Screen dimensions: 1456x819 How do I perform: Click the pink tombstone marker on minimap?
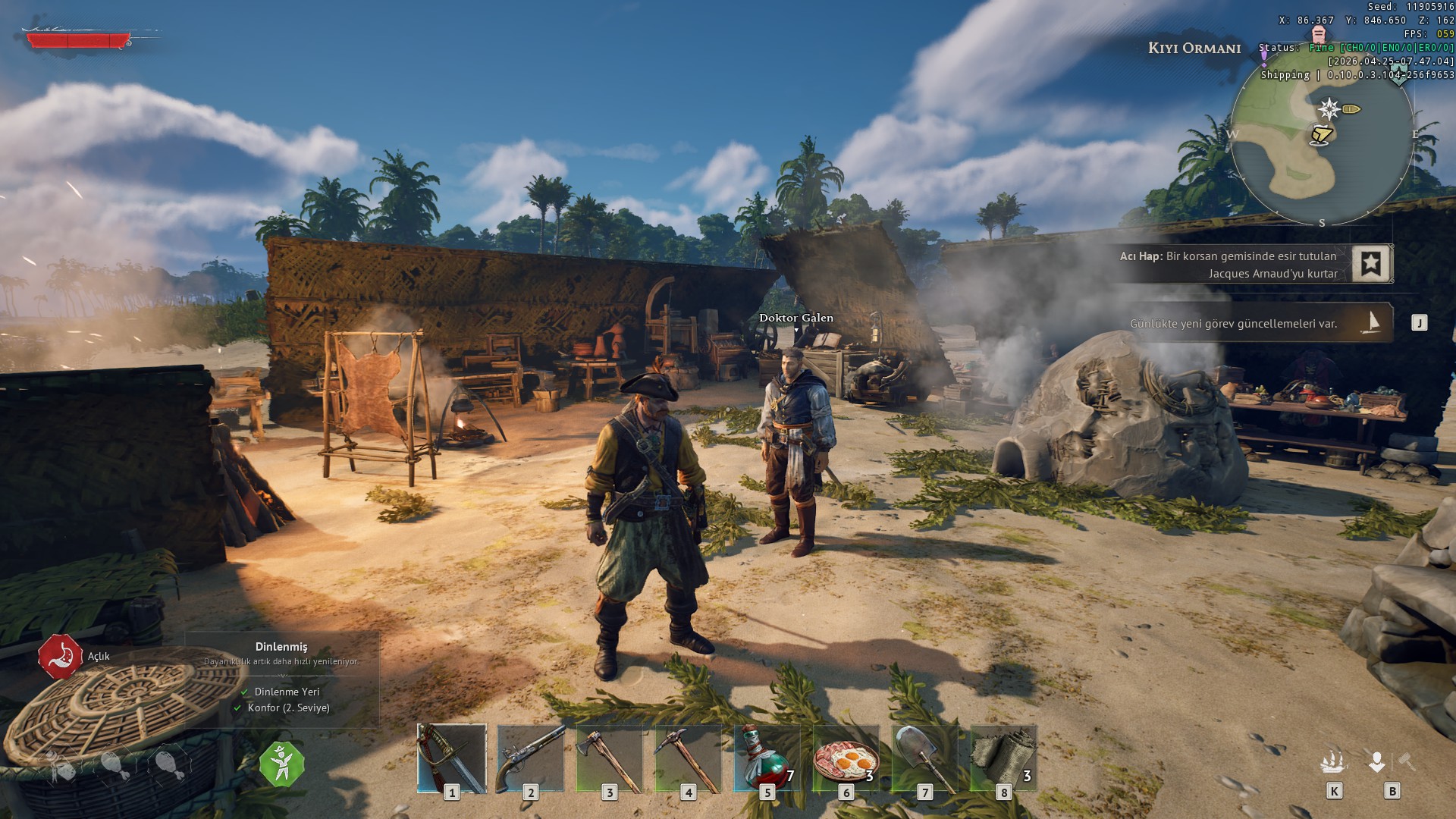click(x=1319, y=34)
